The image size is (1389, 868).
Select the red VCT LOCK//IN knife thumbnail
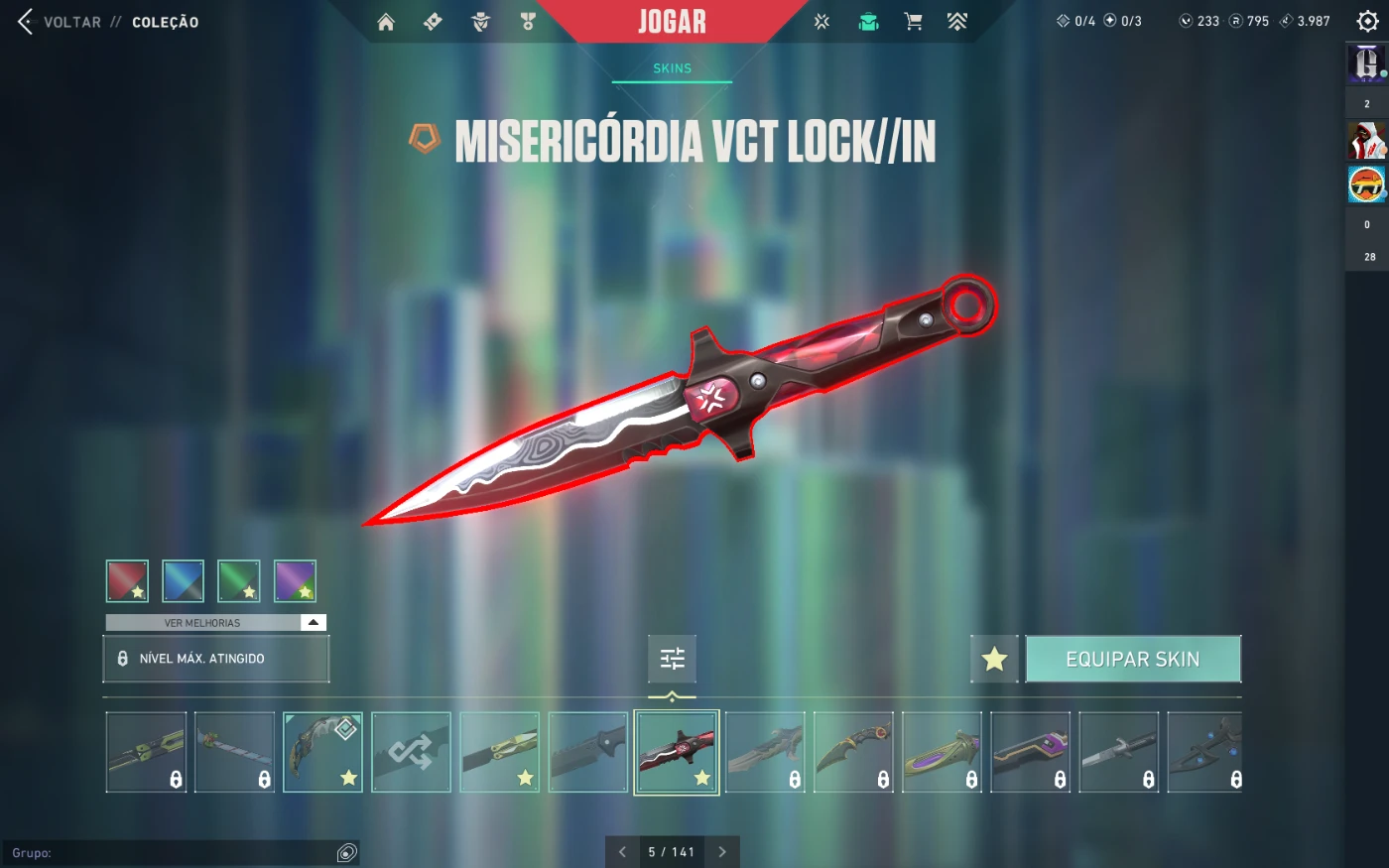[x=677, y=752]
